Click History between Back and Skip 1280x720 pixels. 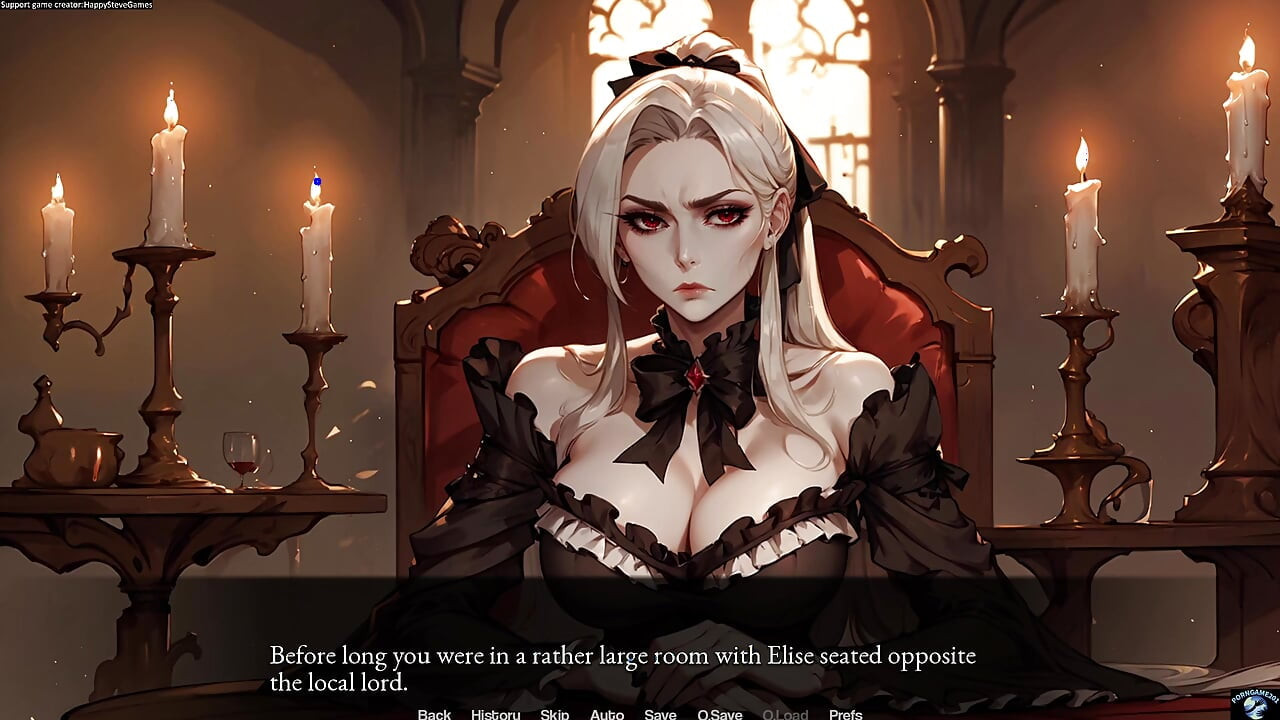pyautogui.click(x=494, y=714)
